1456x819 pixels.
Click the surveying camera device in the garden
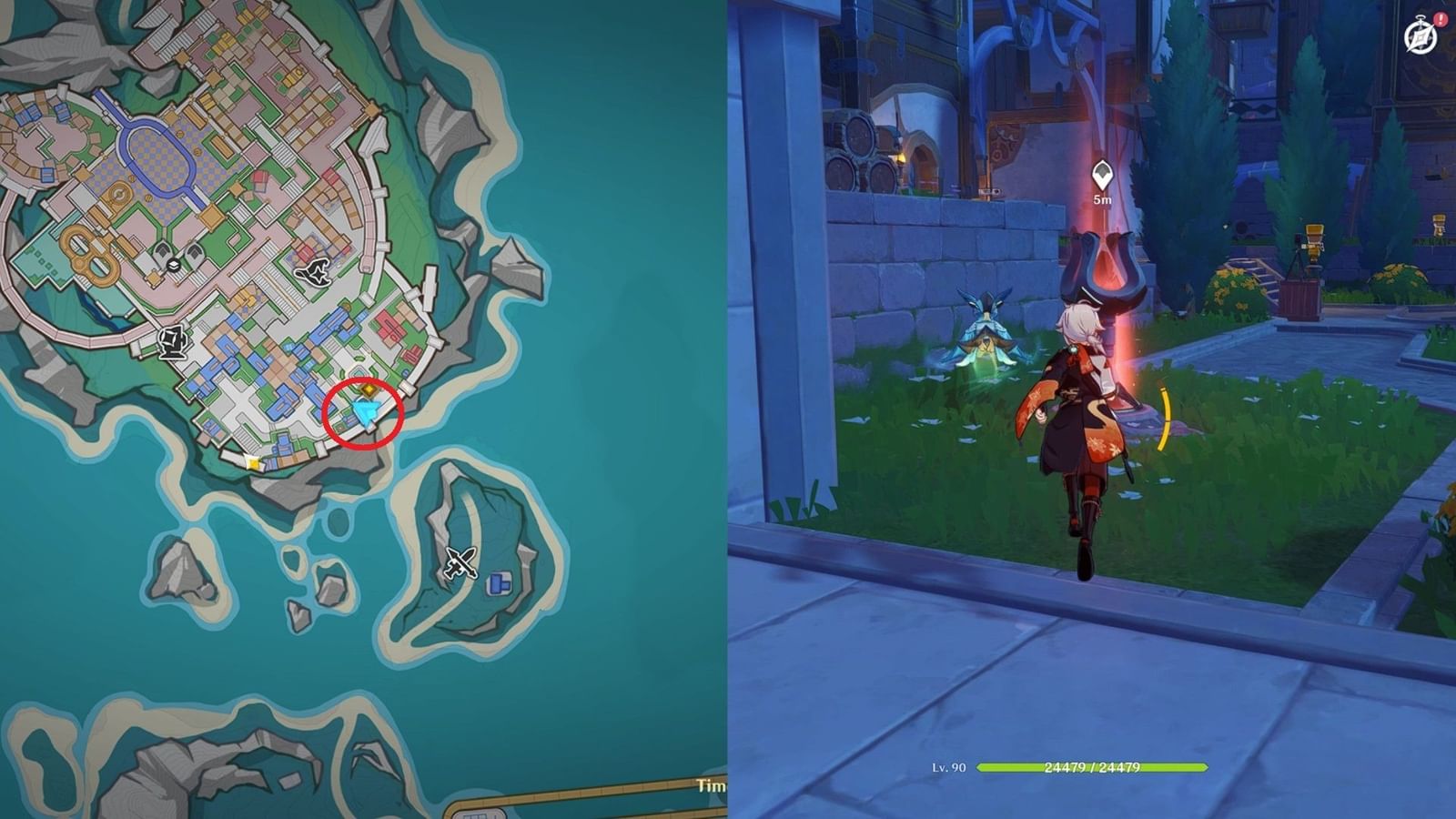[1311, 243]
